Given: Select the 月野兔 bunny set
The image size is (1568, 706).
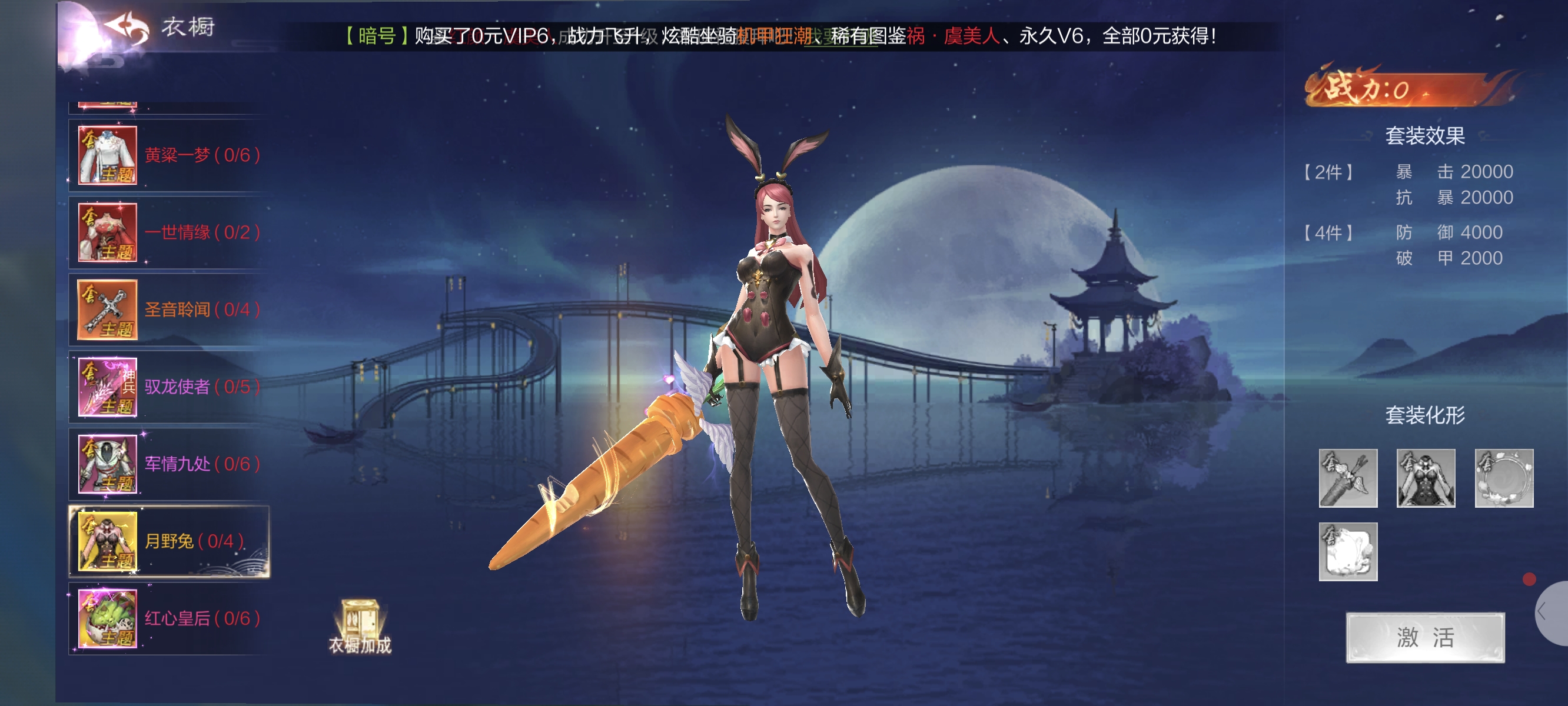Looking at the screenshot, I should click(169, 541).
